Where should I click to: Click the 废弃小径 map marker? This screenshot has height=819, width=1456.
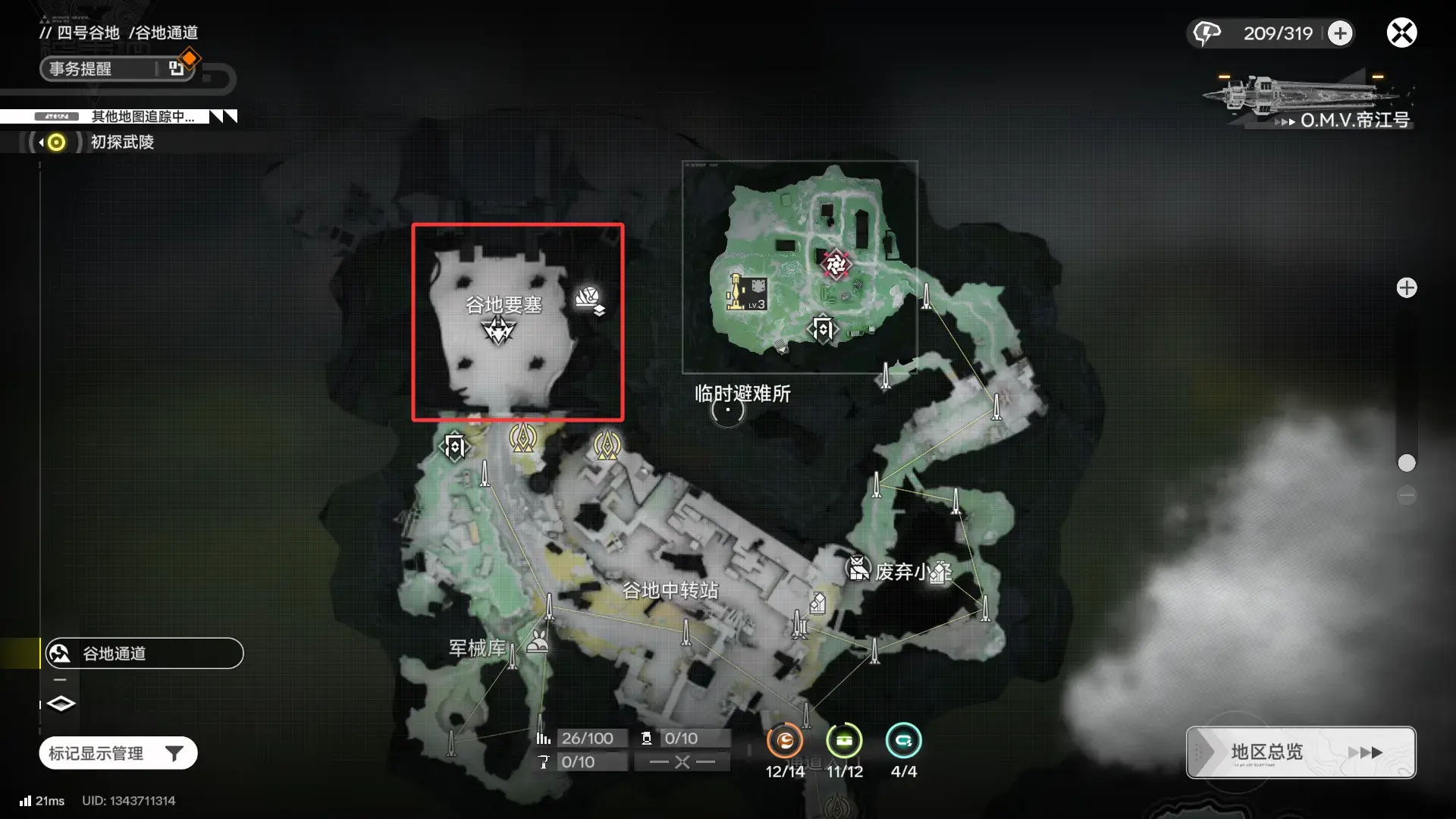tap(858, 568)
